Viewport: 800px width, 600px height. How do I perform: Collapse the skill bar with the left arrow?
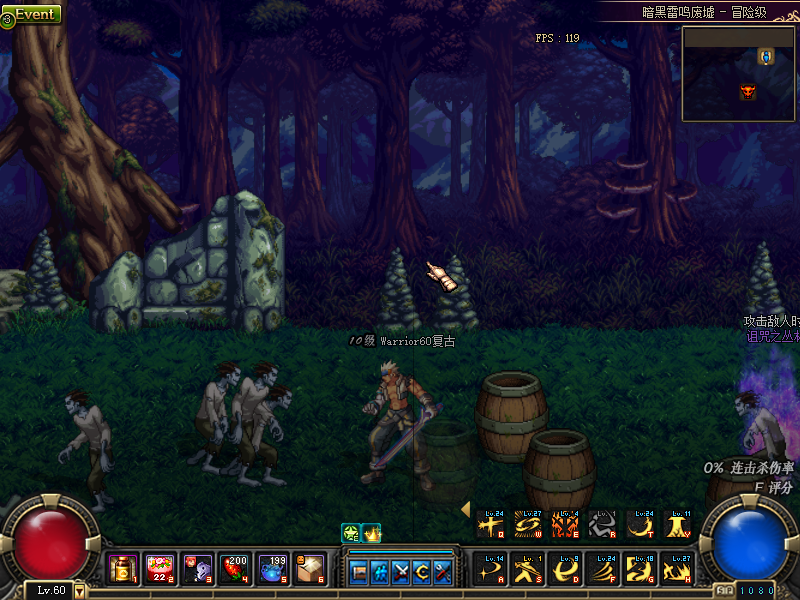pos(465,509)
